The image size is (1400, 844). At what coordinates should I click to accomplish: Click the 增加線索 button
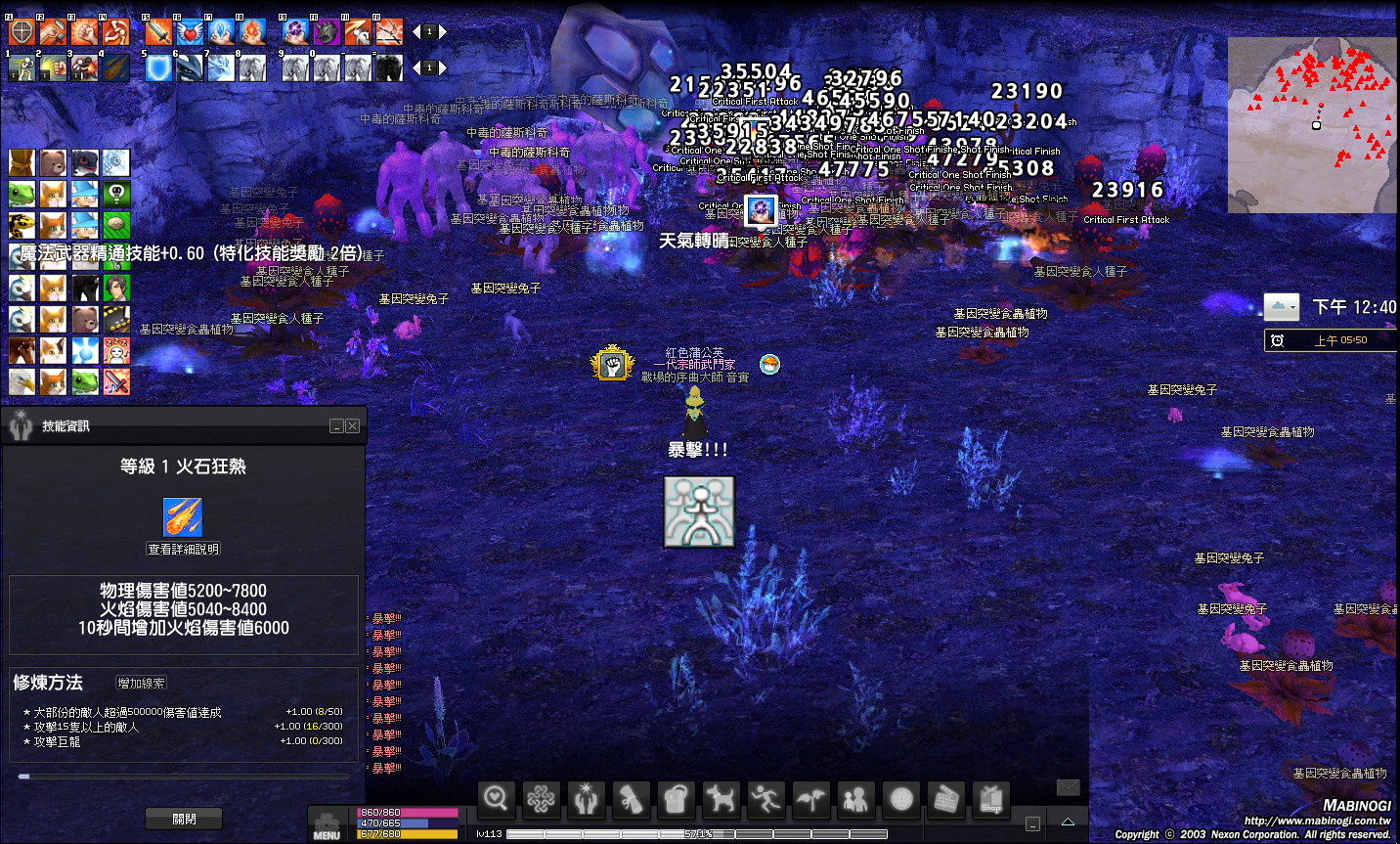point(142,683)
